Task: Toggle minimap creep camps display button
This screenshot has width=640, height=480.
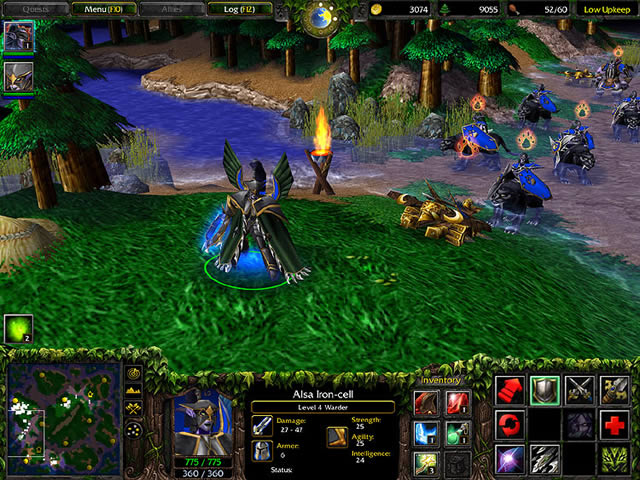Action: tap(135, 429)
